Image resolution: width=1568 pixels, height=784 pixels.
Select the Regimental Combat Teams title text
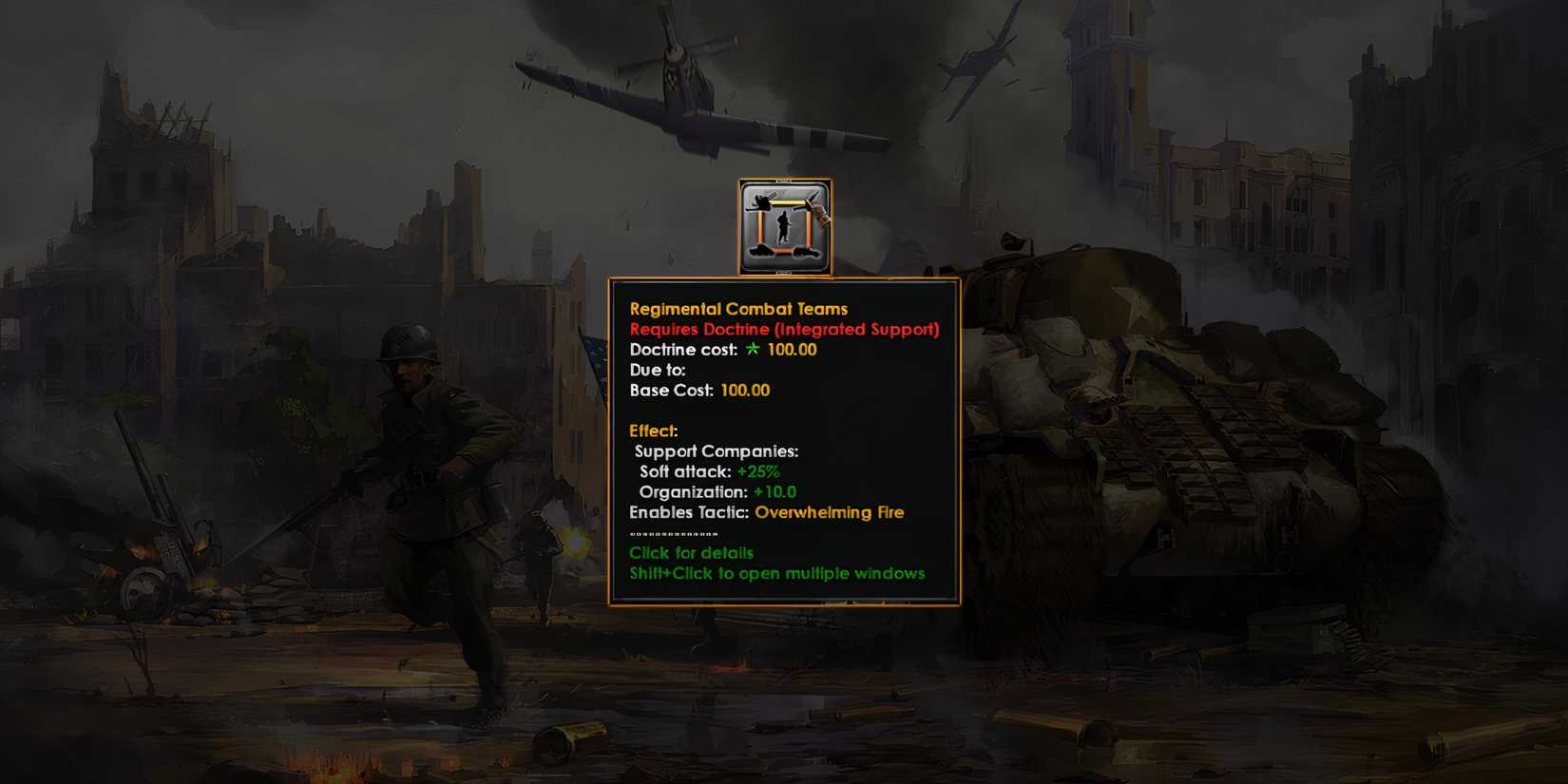coord(739,309)
